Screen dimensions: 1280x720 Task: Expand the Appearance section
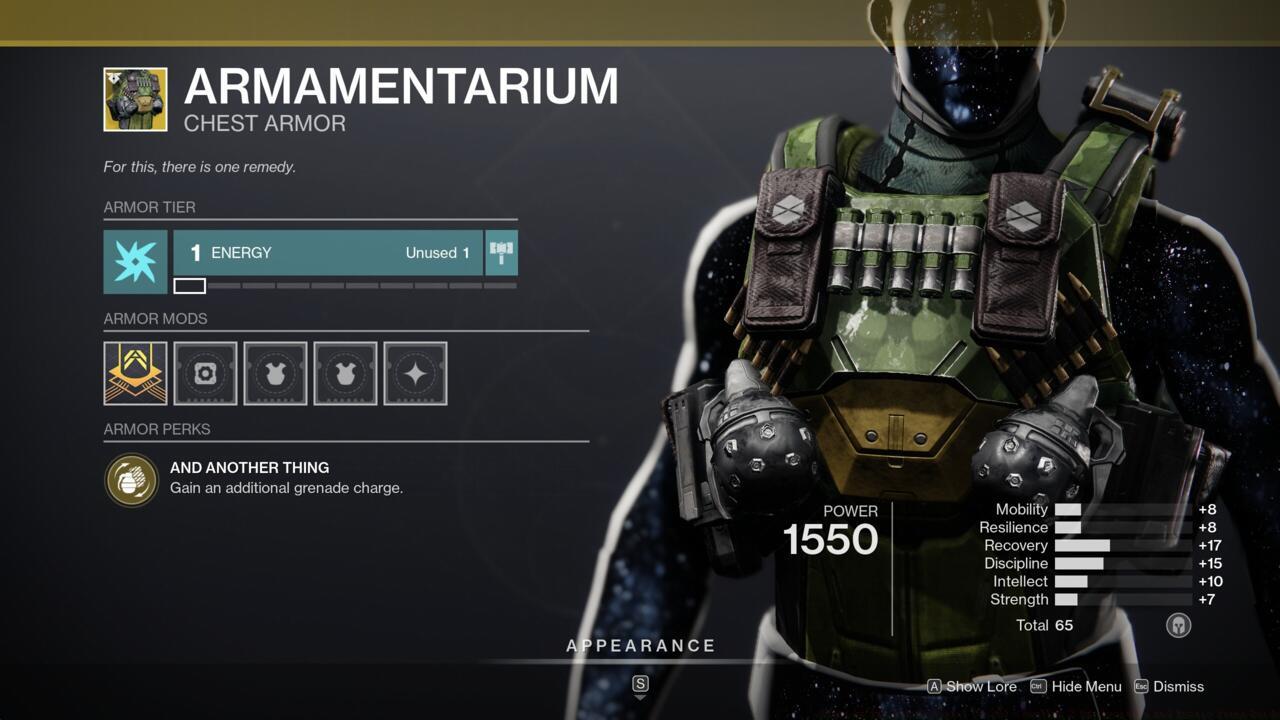pyautogui.click(x=640, y=645)
